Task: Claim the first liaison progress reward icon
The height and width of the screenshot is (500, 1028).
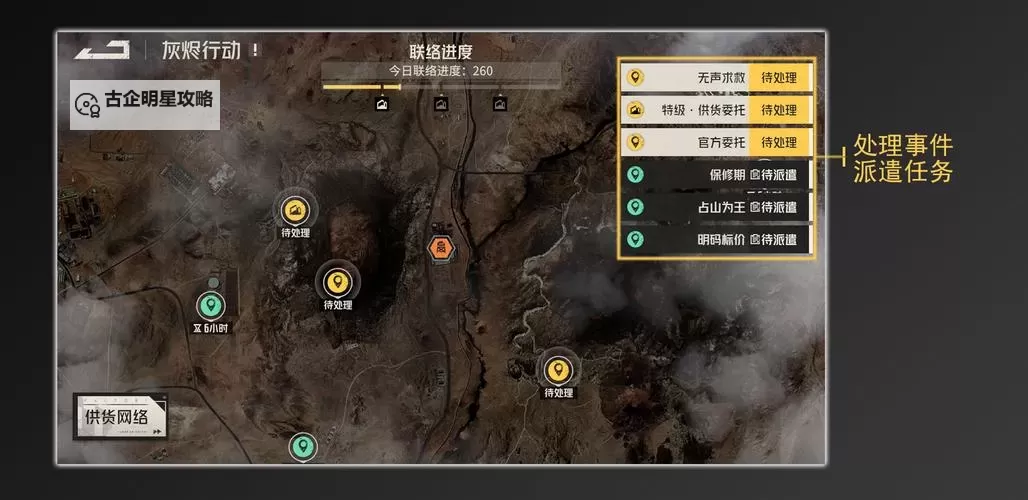Action: click(381, 103)
